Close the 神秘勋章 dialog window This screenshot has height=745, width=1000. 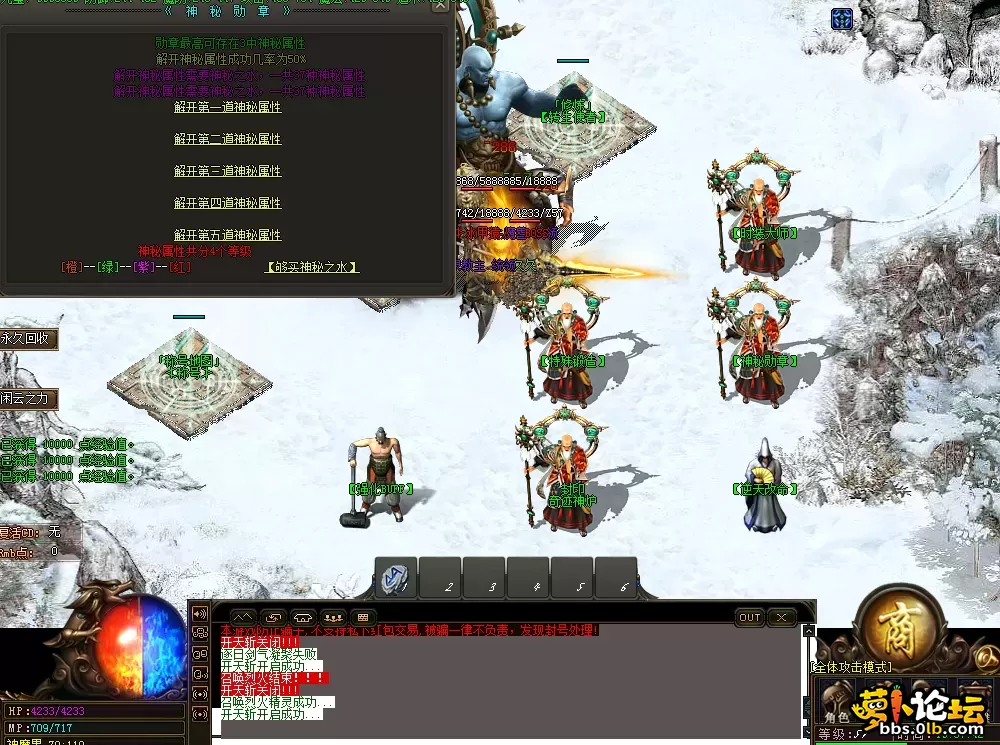pos(441,7)
